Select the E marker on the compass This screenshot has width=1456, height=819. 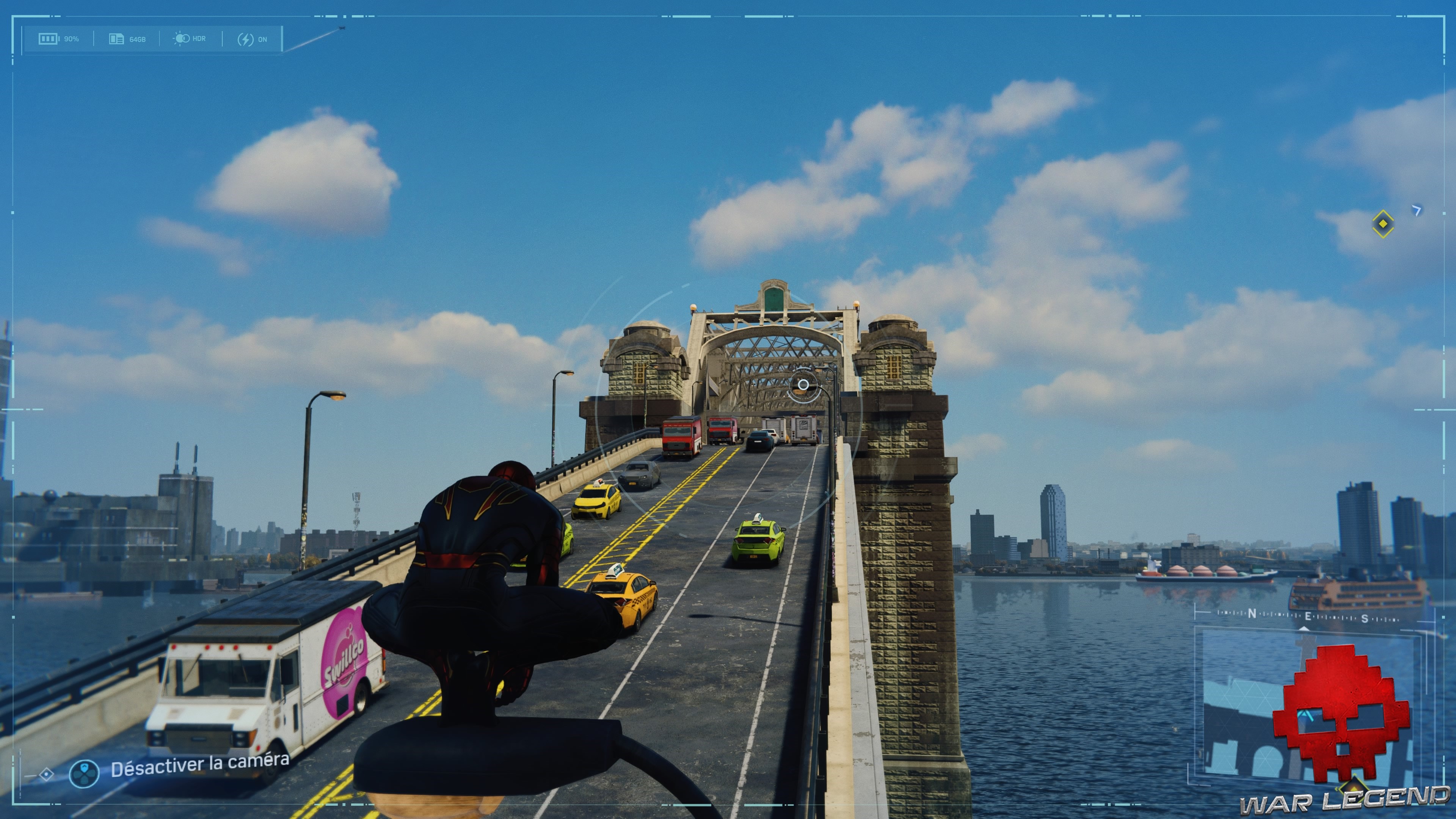point(1309,616)
